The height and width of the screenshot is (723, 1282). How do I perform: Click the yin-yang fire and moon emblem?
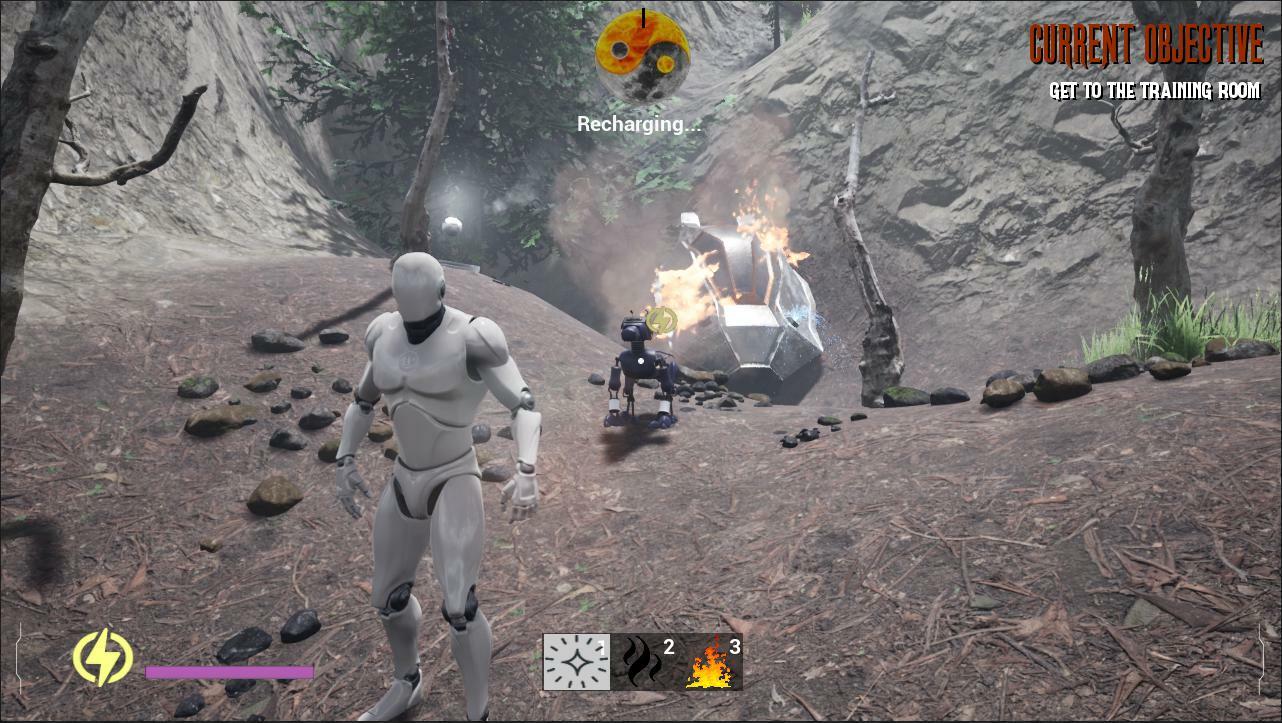643,56
